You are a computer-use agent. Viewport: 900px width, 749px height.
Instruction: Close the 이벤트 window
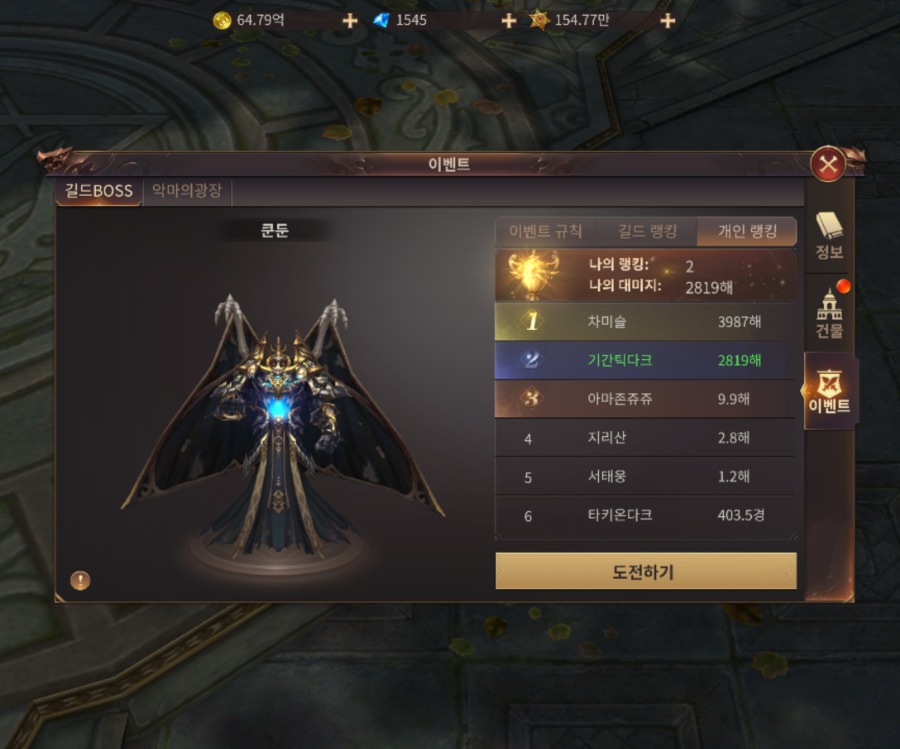pyautogui.click(x=827, y=163)
